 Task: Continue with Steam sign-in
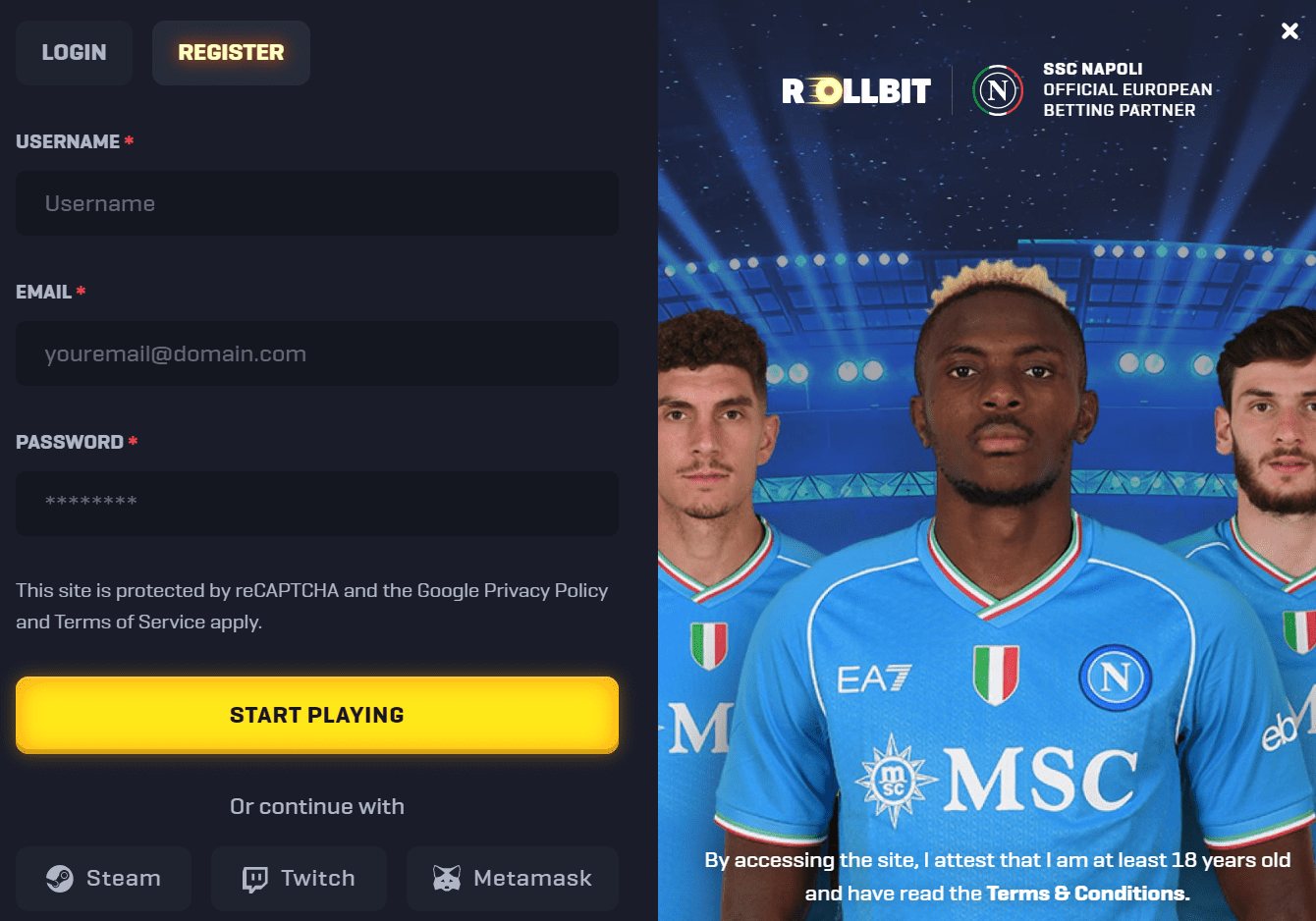[x=103, y=878]
